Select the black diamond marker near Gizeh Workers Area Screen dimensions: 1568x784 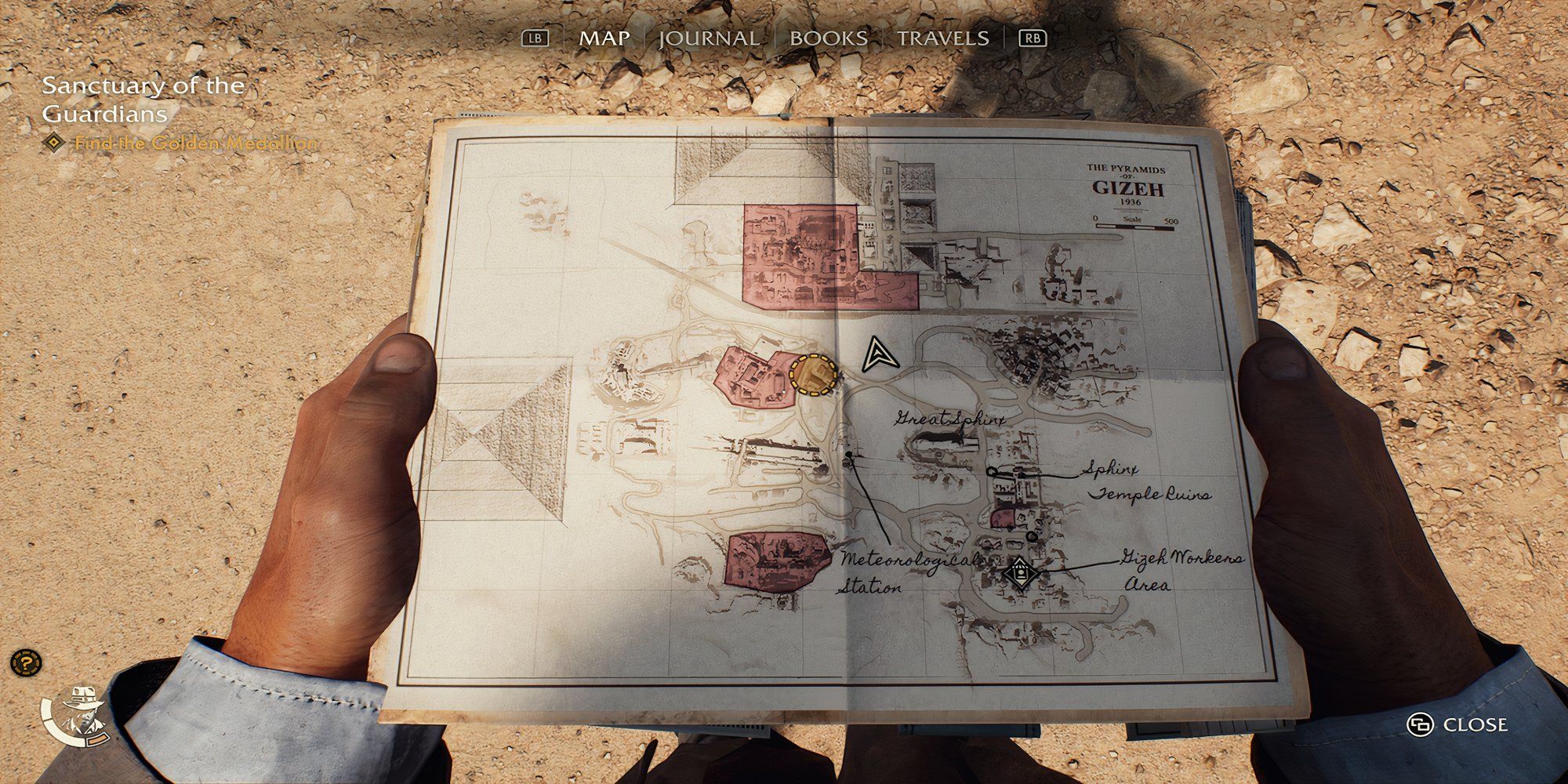click(x=1020, y=572)
